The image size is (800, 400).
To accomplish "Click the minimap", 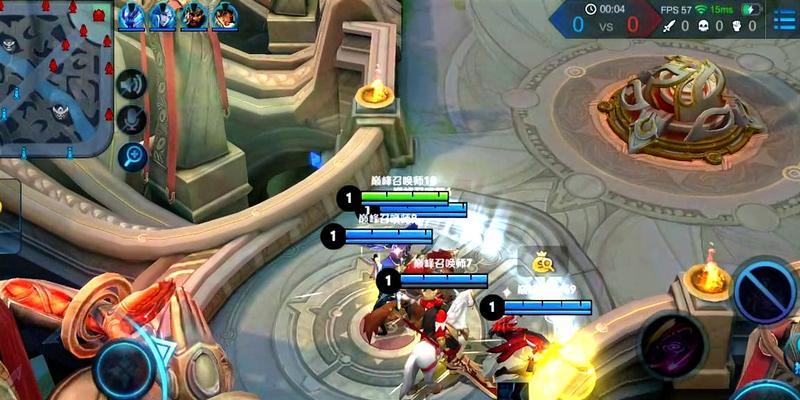I will [55, 78].
